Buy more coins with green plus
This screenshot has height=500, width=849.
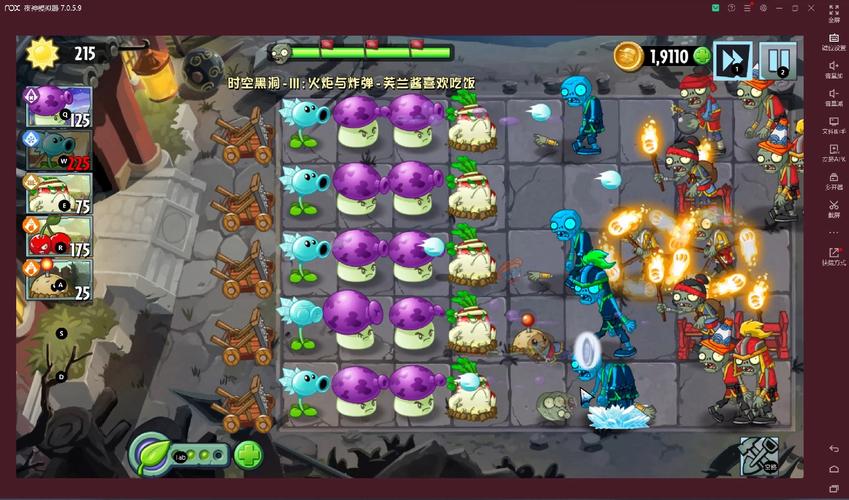[x=702, y=56]
